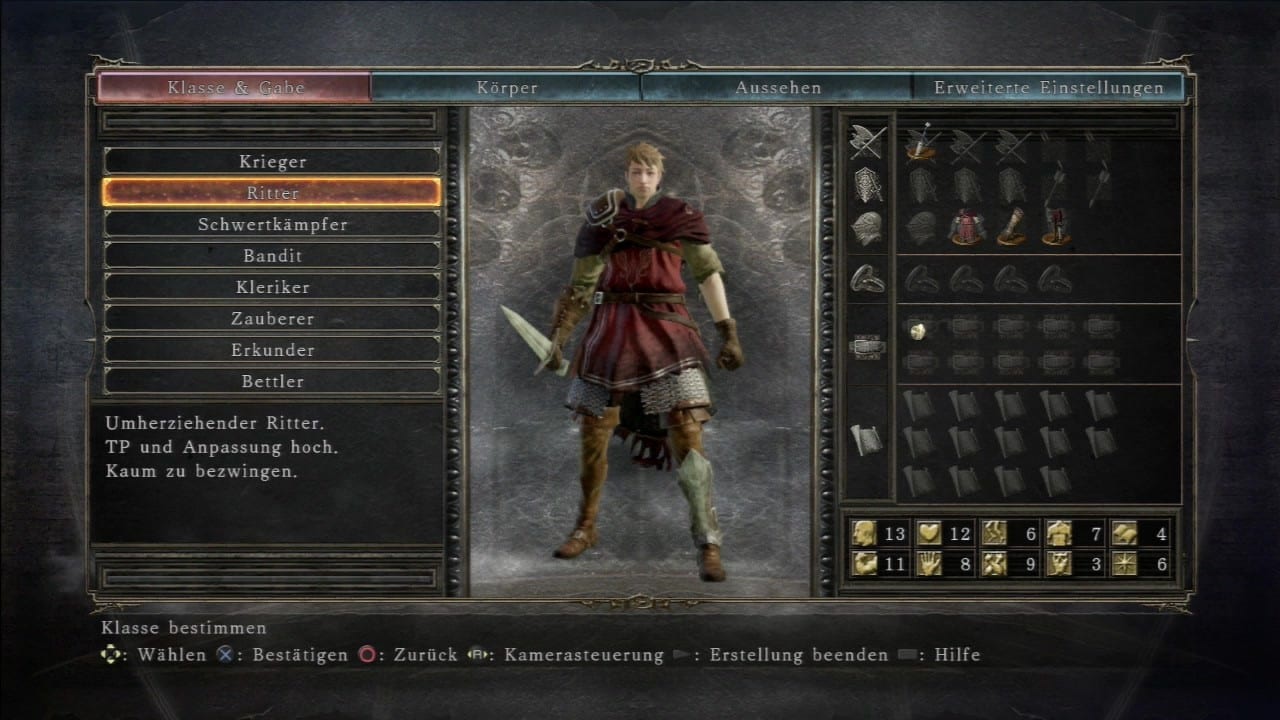Switch to the Klasse & Gabe tab
The height and width of the screenshot is (720, 1280).
236,87
